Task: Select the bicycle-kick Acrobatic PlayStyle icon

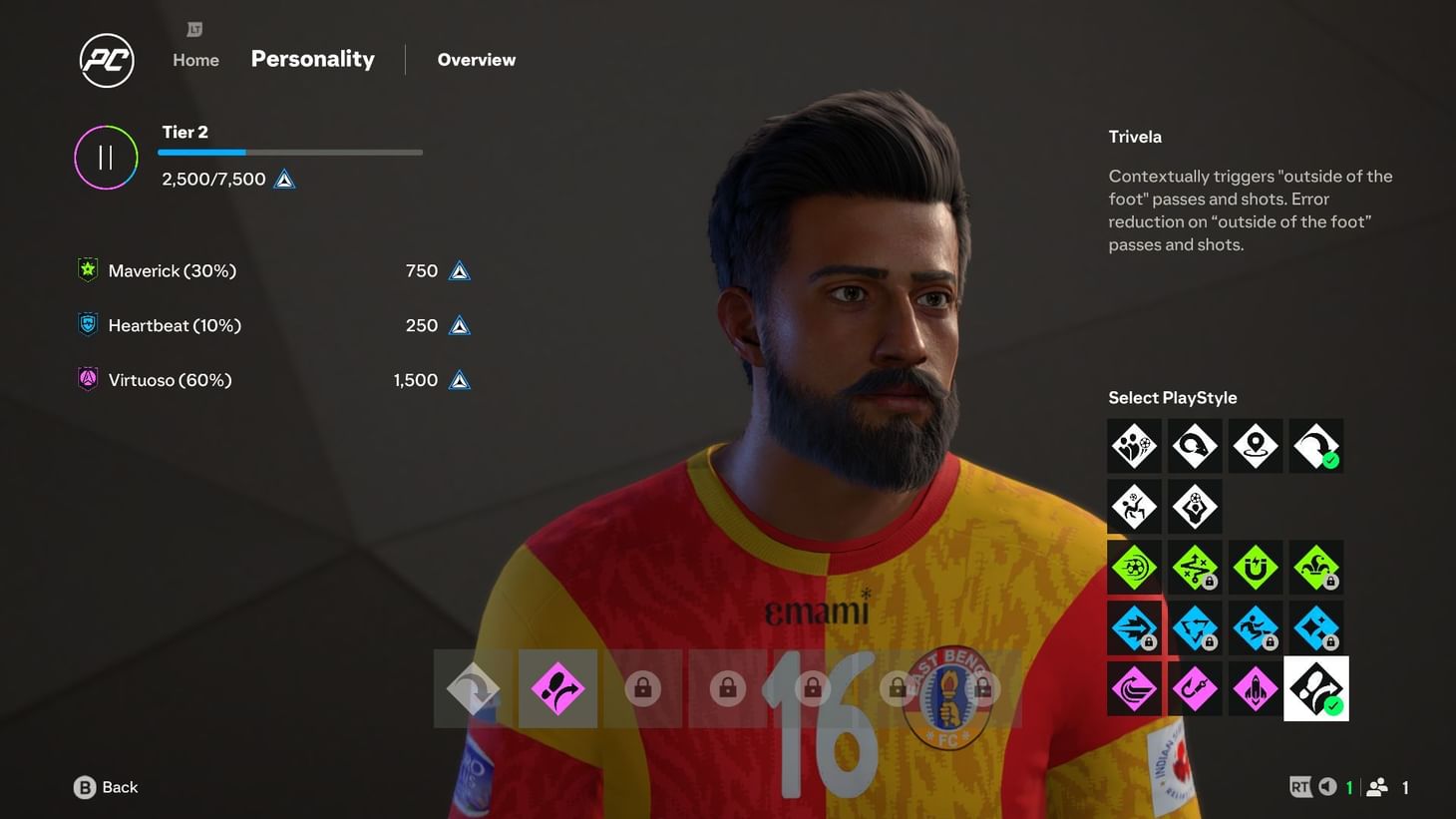Action: [x=1134, y=506]
